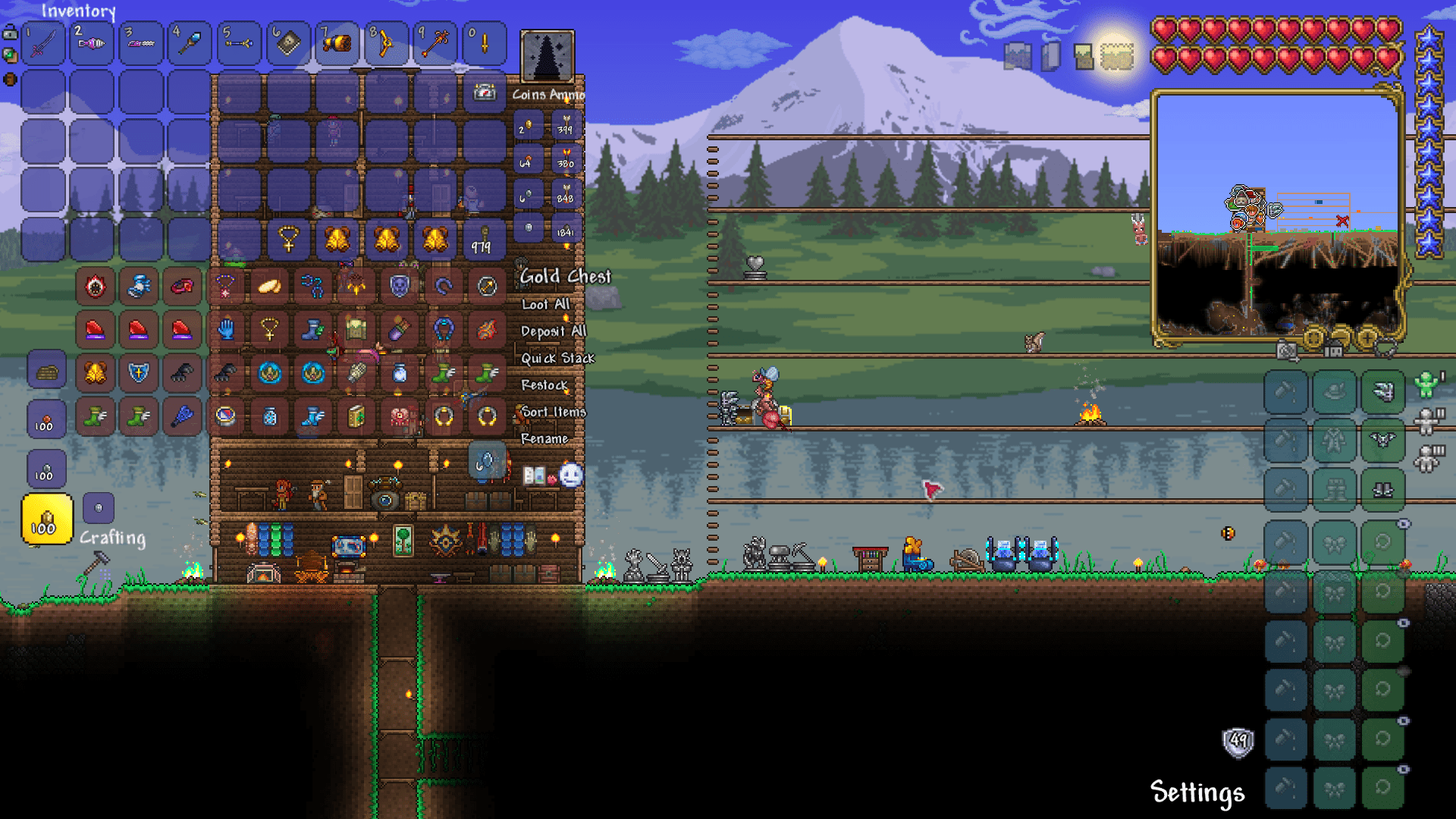This screenshot has width=1456, height=819.
Task: Open the Settings menu
Action: pos(1197,792)
